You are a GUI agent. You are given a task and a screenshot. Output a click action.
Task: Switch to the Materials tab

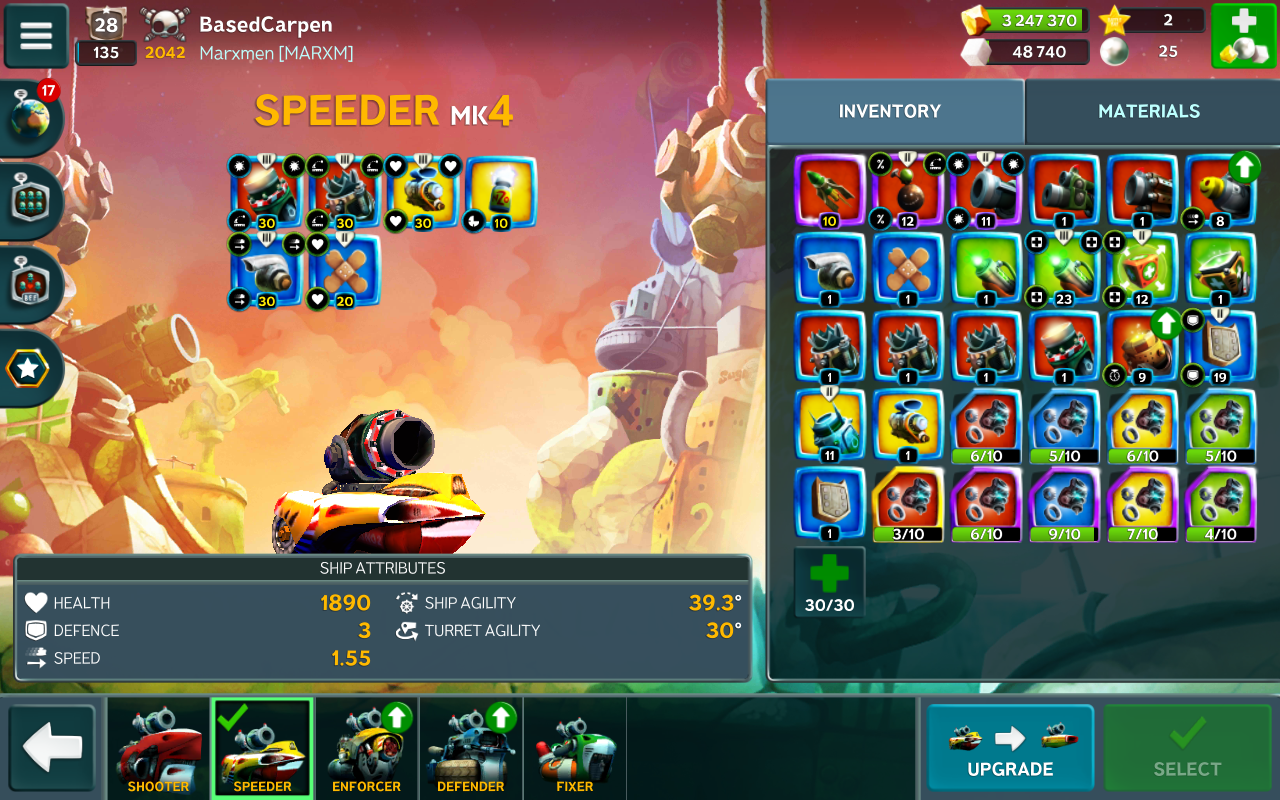[1149, 111]
